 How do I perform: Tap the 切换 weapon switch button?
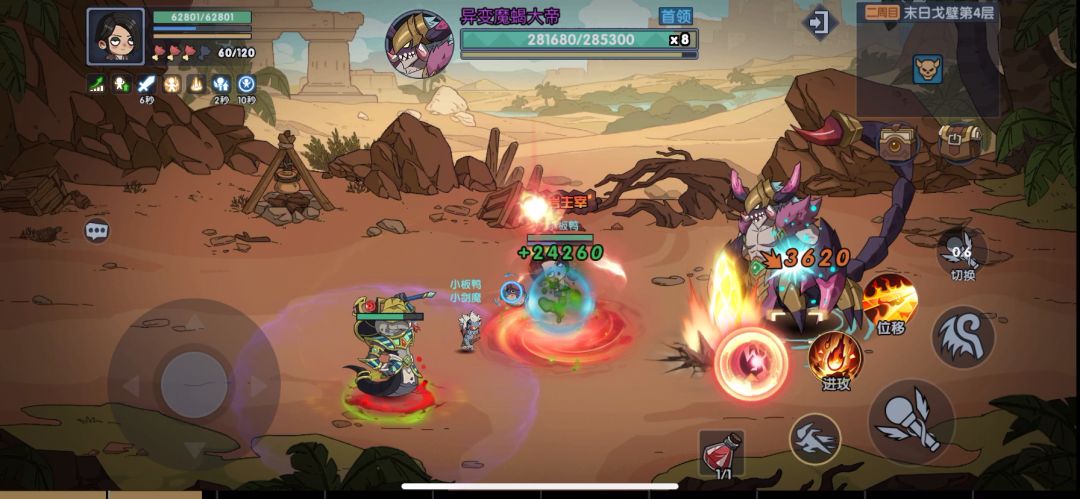point(962,252)
